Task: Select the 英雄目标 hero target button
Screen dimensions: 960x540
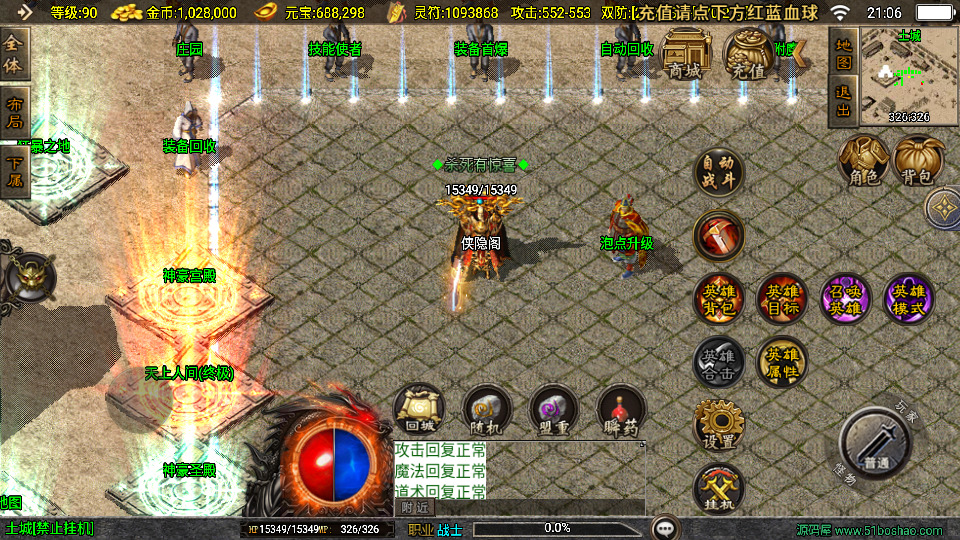Action: point(782,298)
